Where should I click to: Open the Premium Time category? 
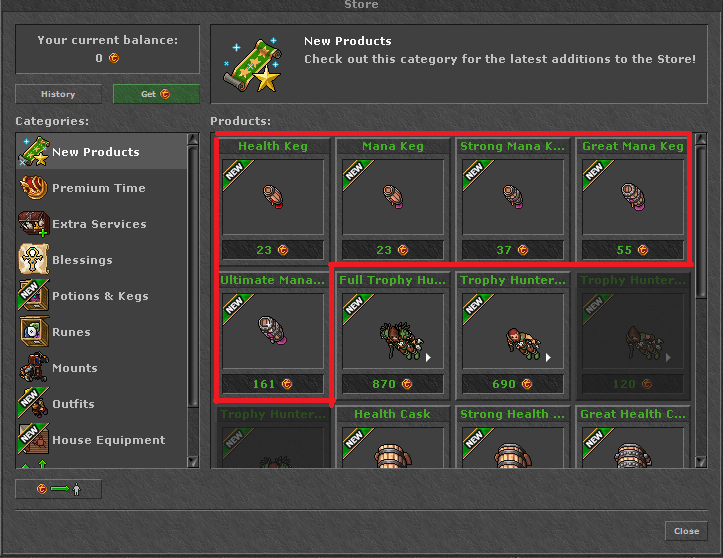(x=98, y=188)
